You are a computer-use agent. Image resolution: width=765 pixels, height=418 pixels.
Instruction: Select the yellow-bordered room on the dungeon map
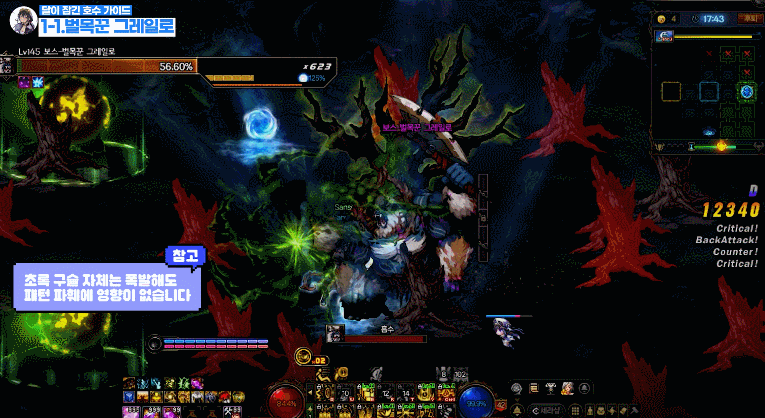point(669,92)
